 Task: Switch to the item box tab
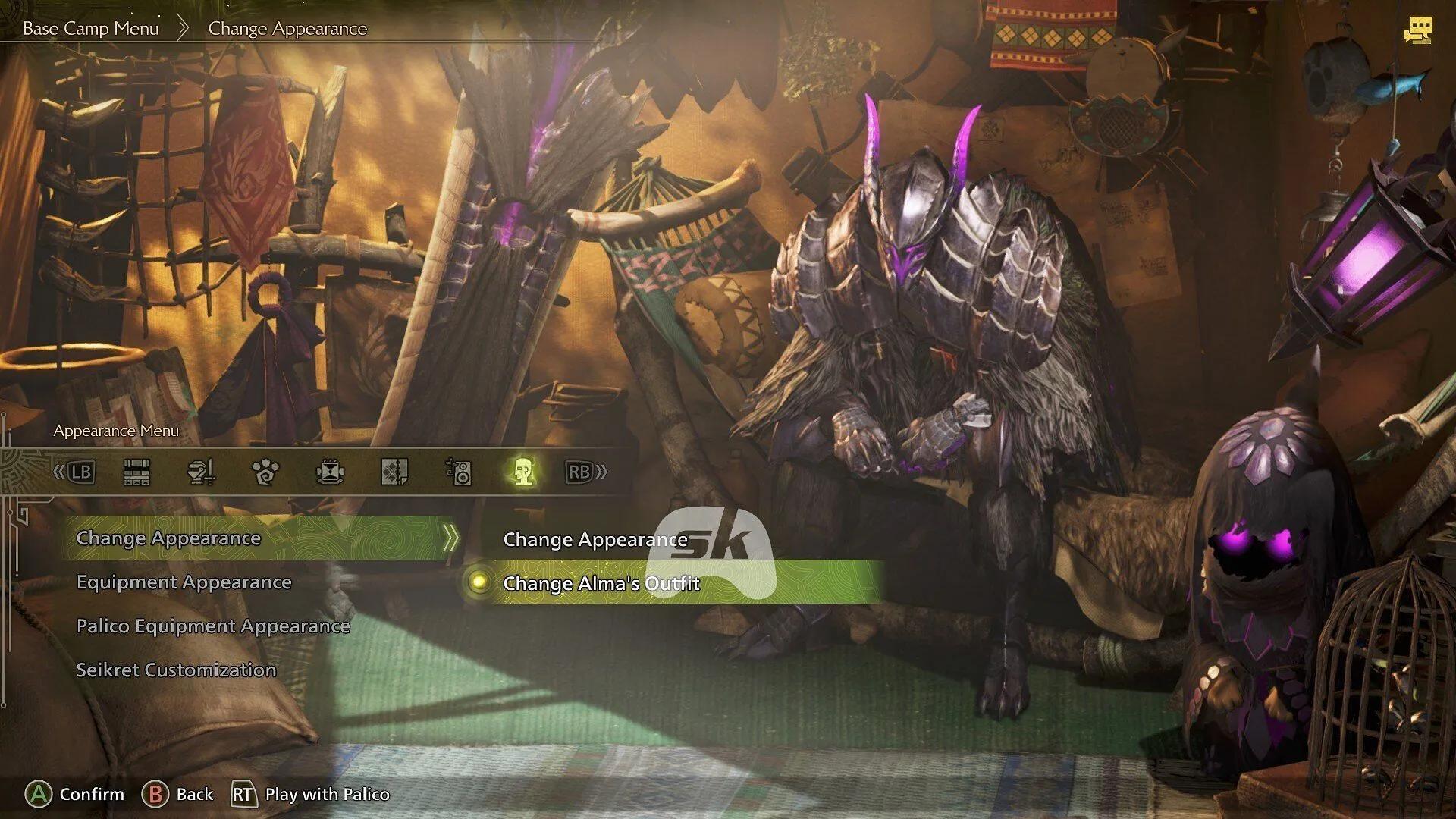(136, 472)
